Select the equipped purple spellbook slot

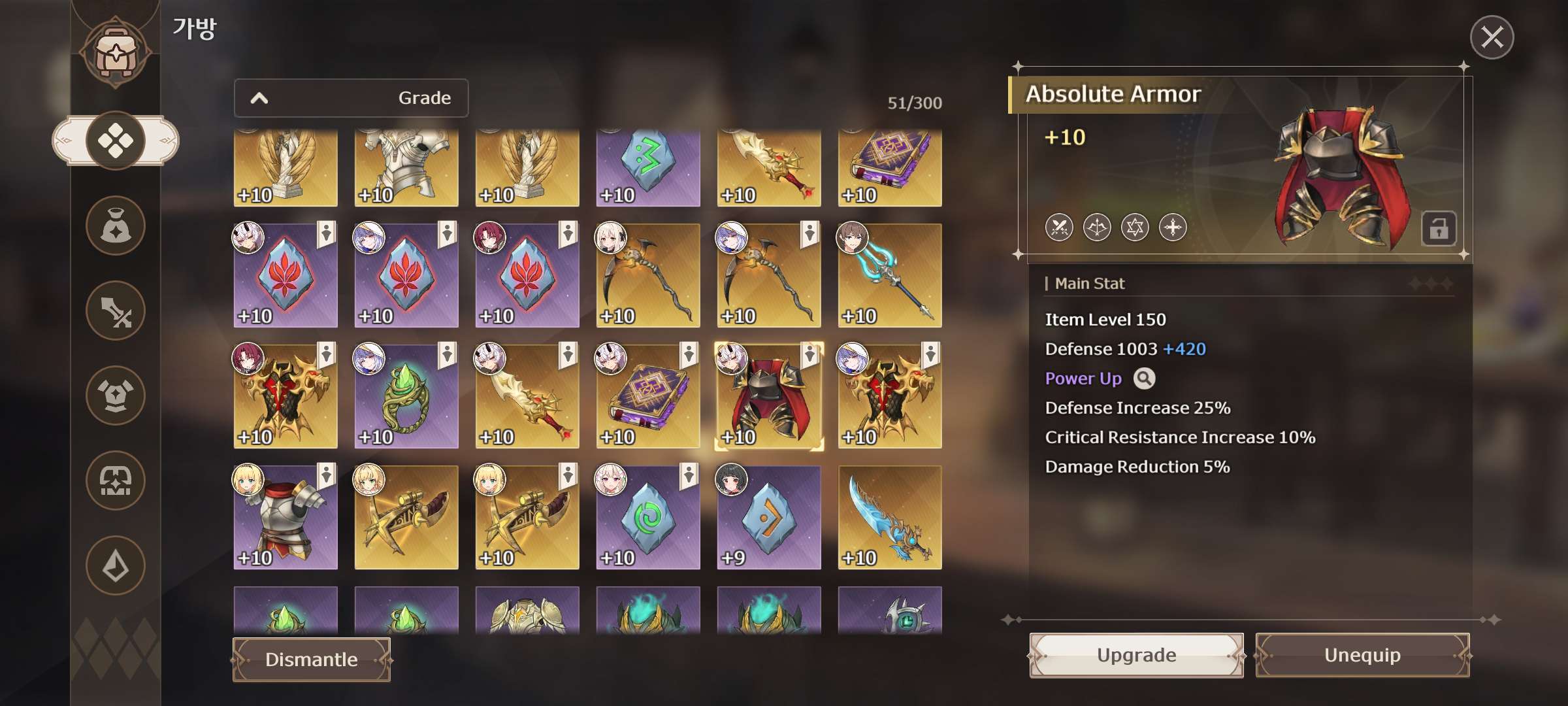[x=647, y=397]
